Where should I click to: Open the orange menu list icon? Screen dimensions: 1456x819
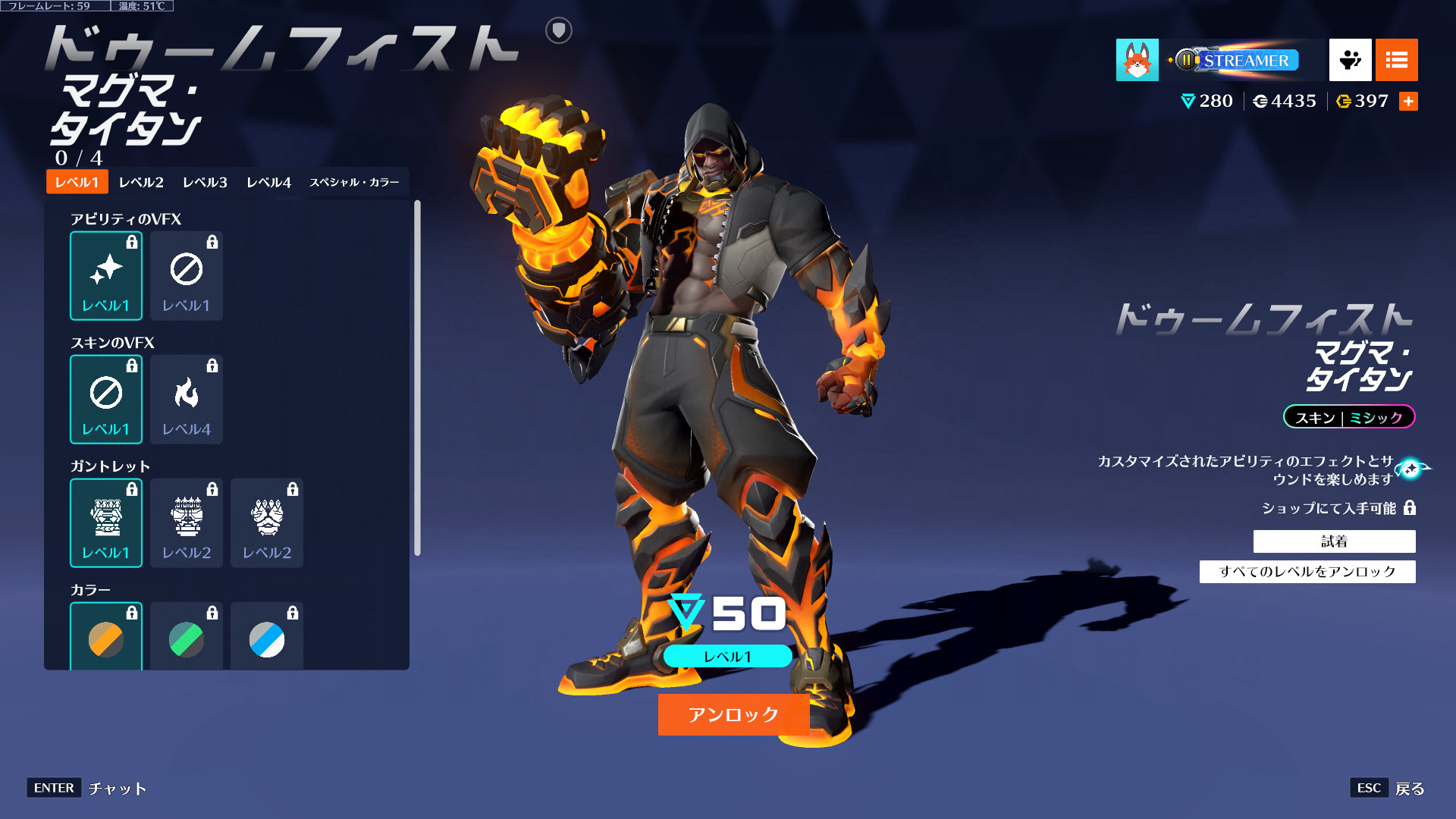point(1396,60)
